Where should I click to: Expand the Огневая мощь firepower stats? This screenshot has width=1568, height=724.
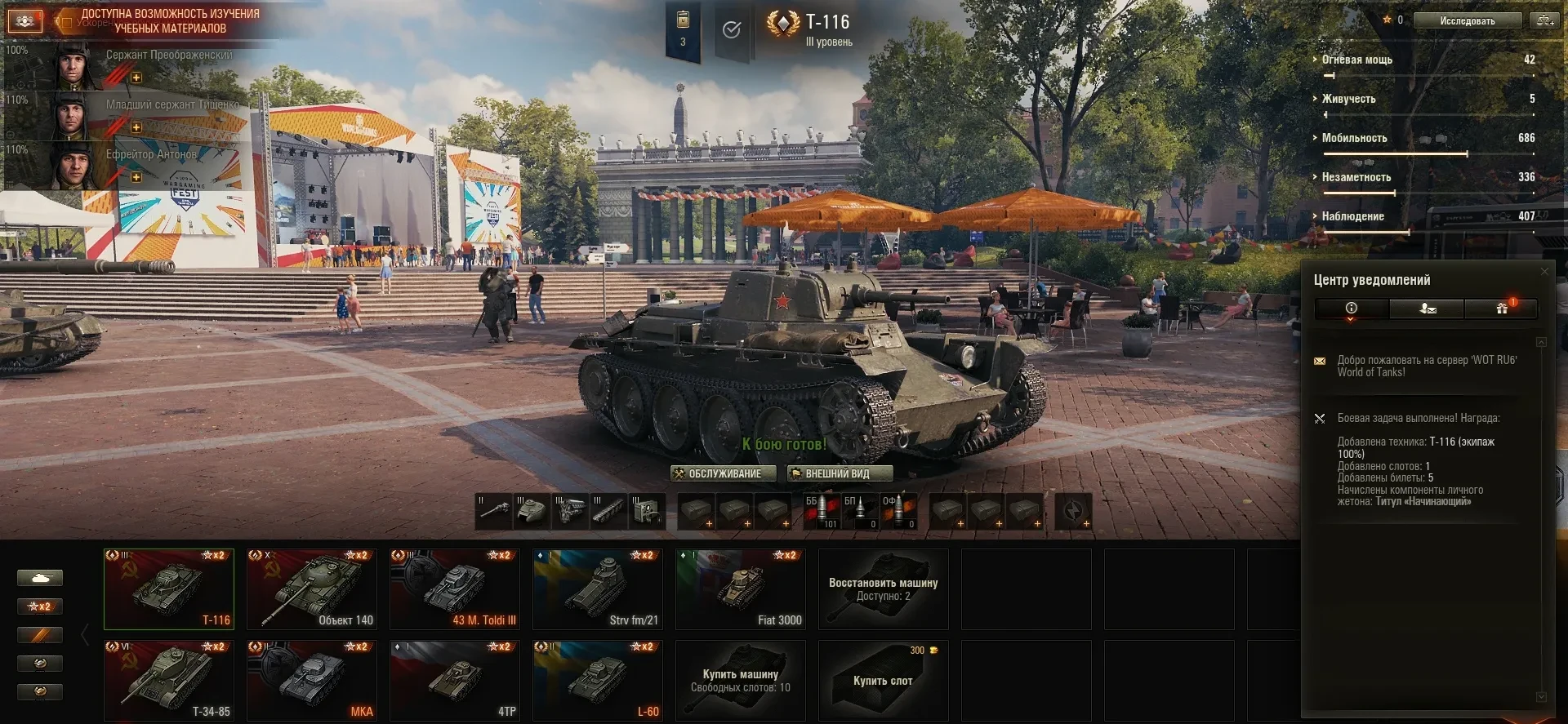1356,60
